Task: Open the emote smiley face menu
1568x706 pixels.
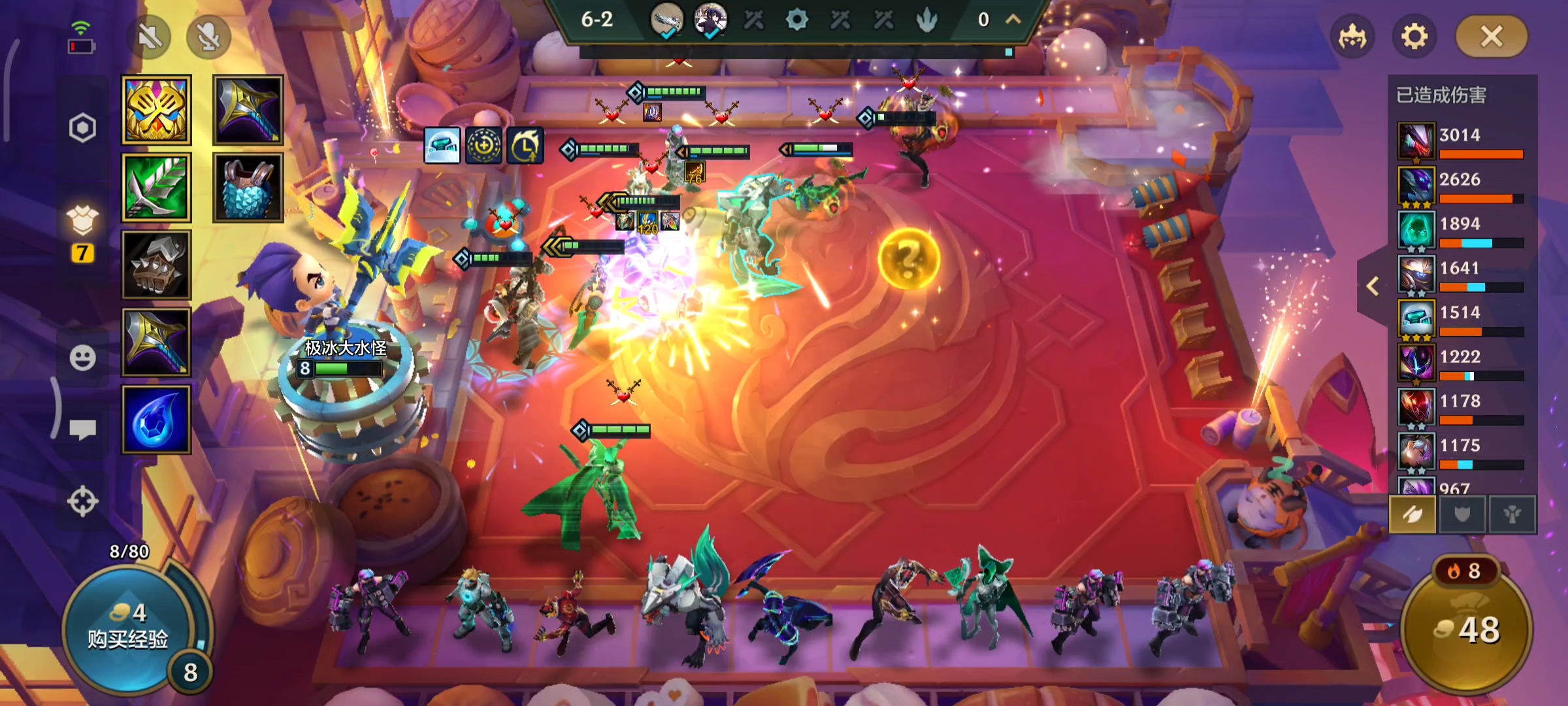Action: pos(82,358)
